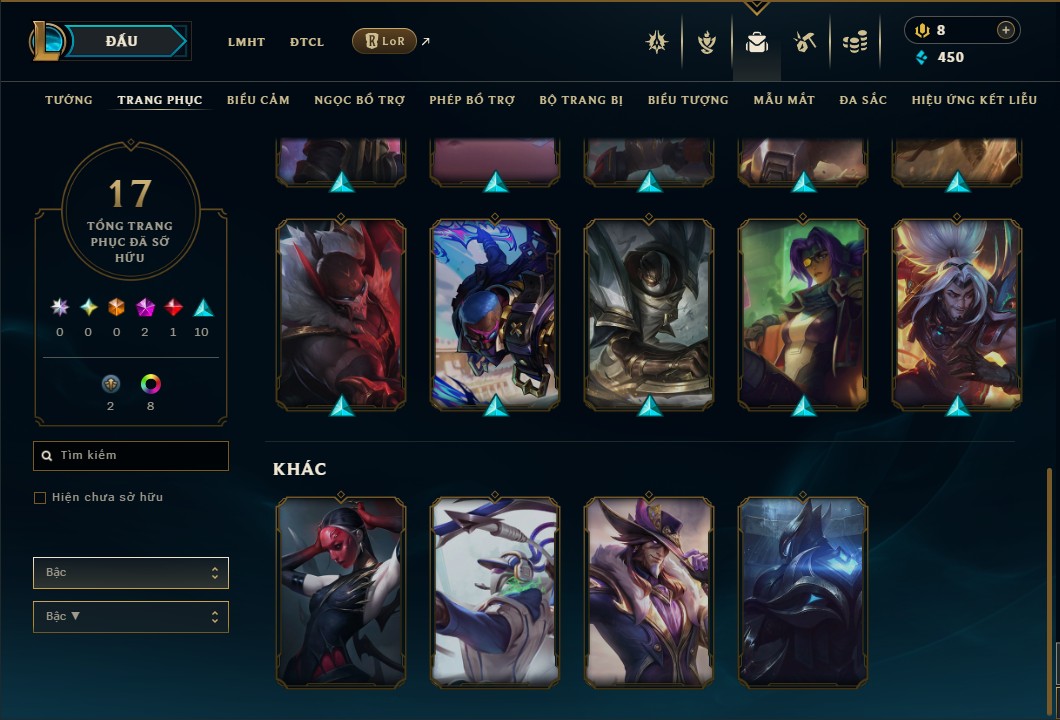Image resolution: width=1060 pixels, height=720 pixels.
Task: Show the BIỂU TƯỢNG tab
Action: (688, 100)
